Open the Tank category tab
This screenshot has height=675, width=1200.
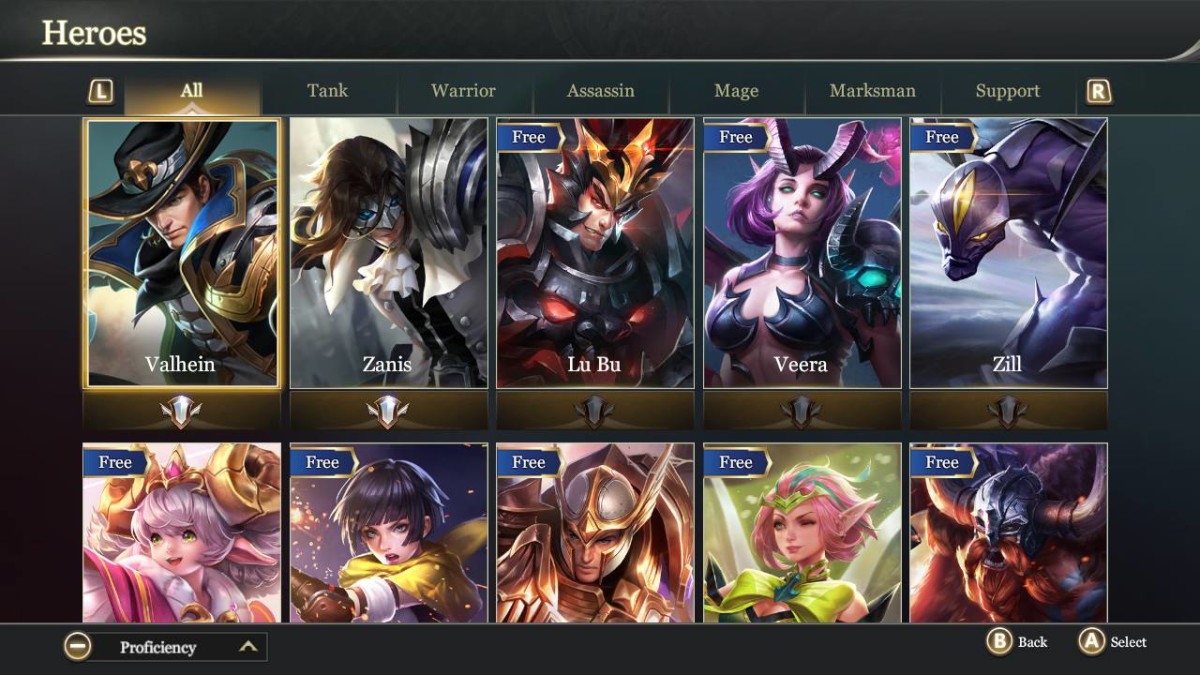click(328, 91)
